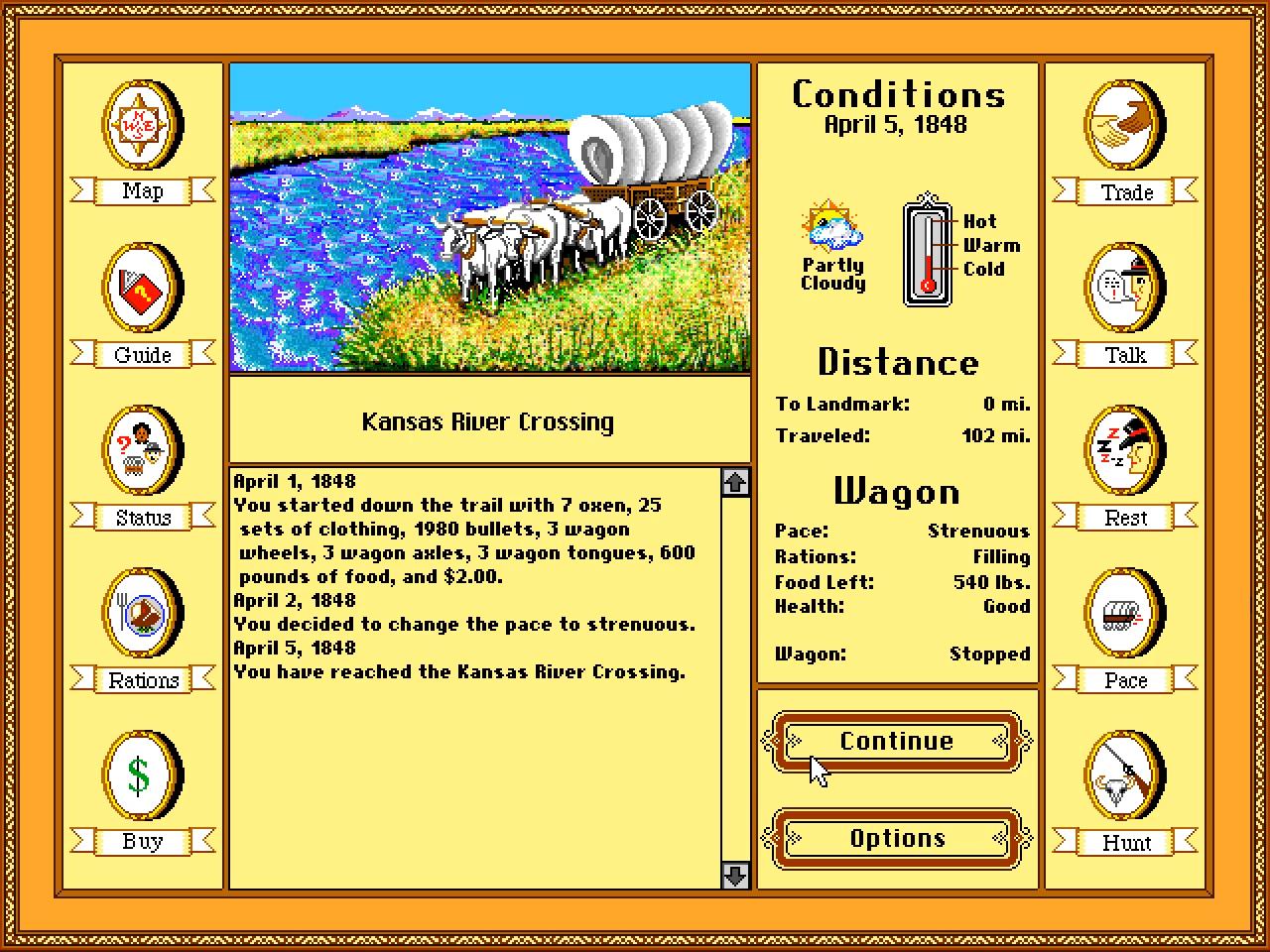Viewport: 1270px width, 952px height.
Task: Open the Map view
Action: click(x=141, y=126)
